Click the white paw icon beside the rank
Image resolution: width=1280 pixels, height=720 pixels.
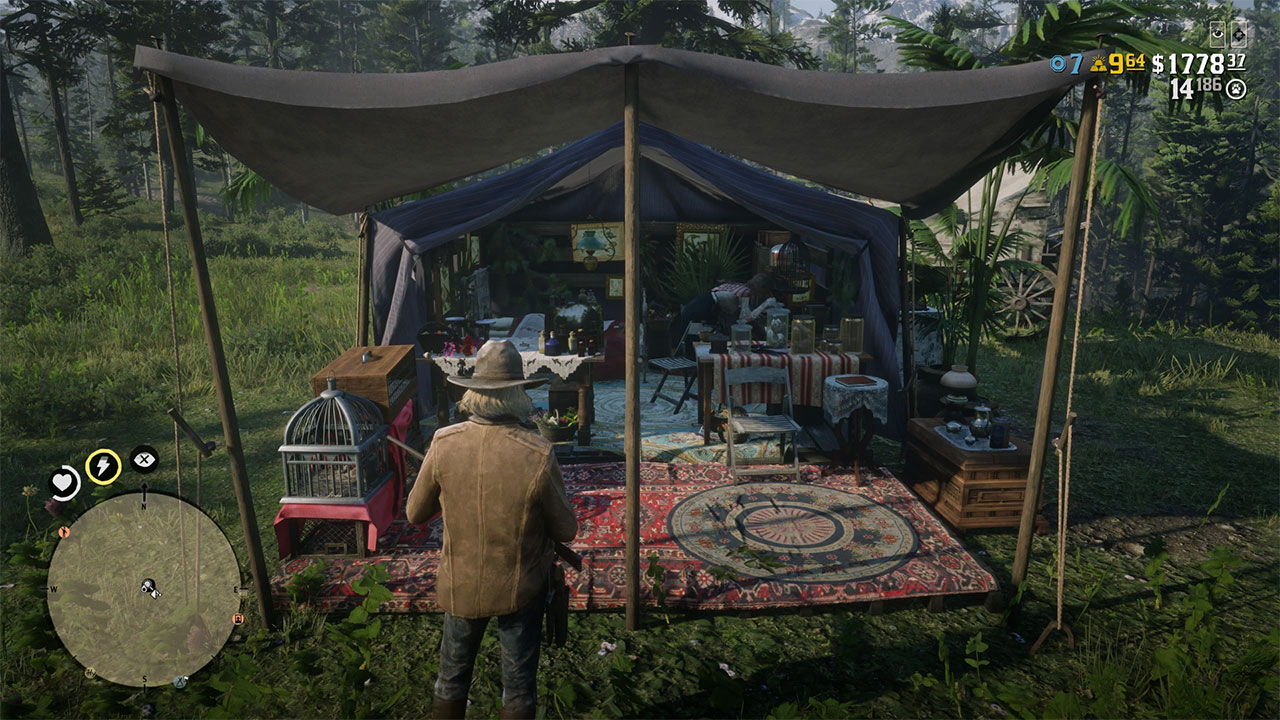click(1236, 88)
